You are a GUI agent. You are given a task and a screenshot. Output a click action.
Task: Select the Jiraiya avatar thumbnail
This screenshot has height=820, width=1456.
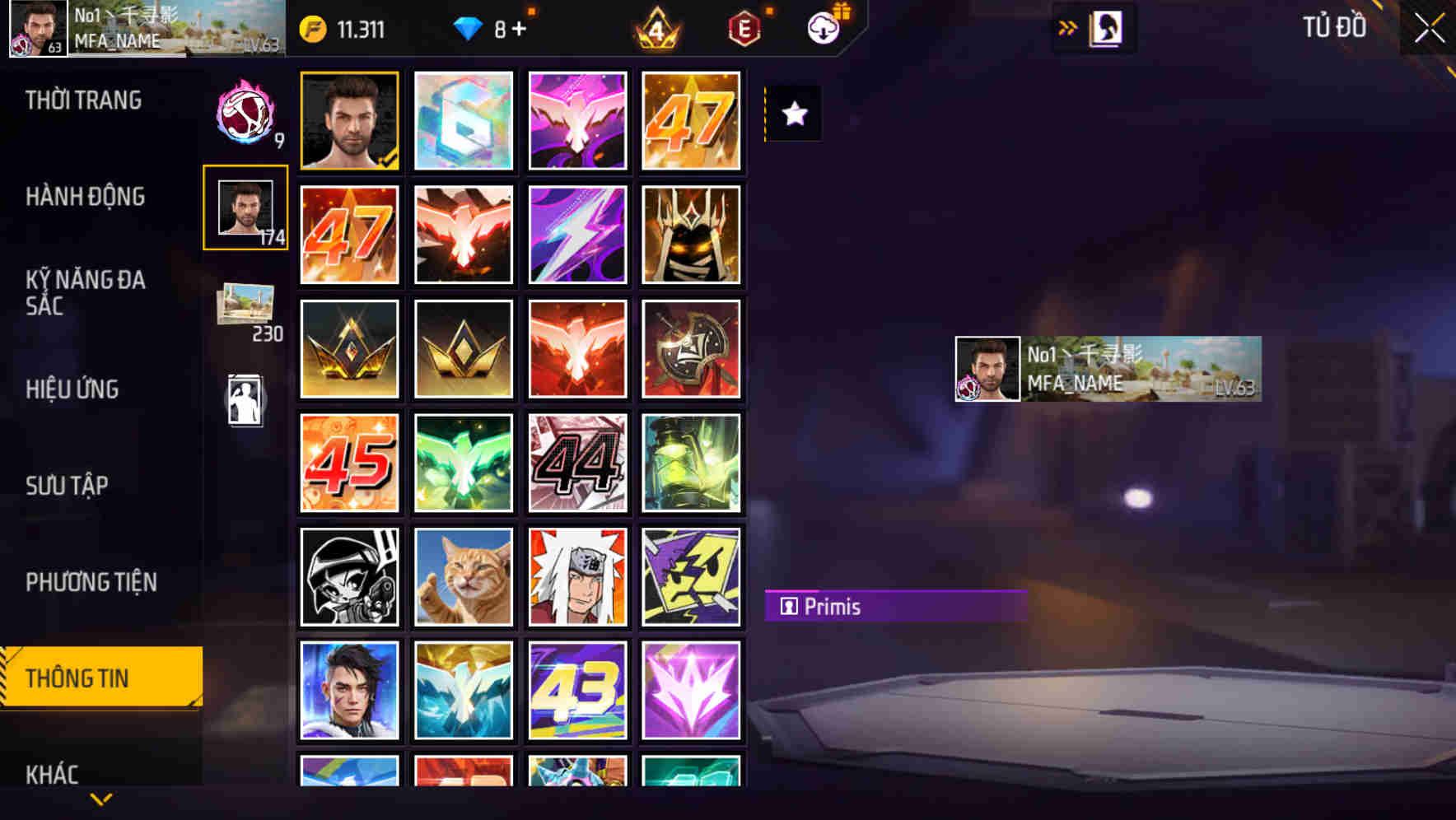click(577, 577)
